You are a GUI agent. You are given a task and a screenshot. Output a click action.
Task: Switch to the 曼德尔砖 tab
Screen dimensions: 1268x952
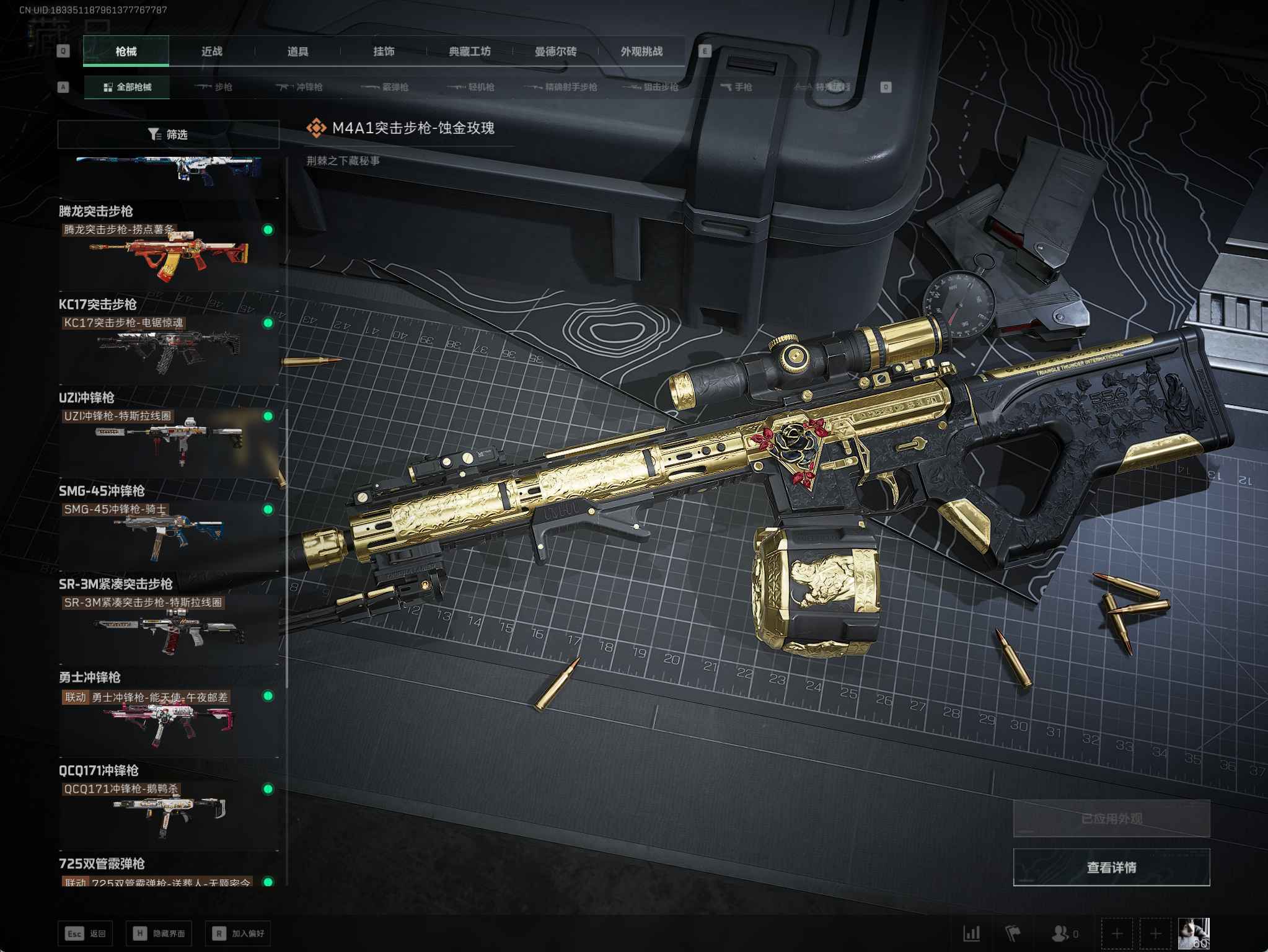click(556, 51)
